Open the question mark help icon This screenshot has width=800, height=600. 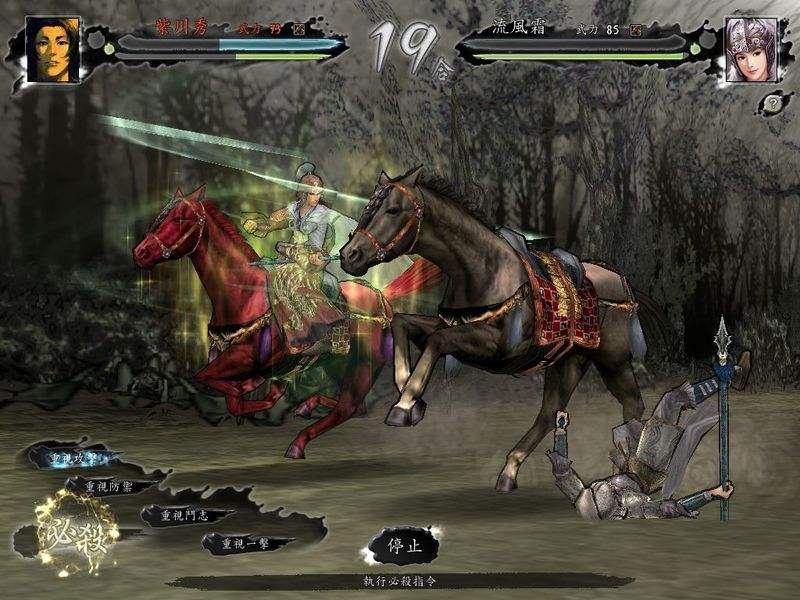[x=773, y=102]
